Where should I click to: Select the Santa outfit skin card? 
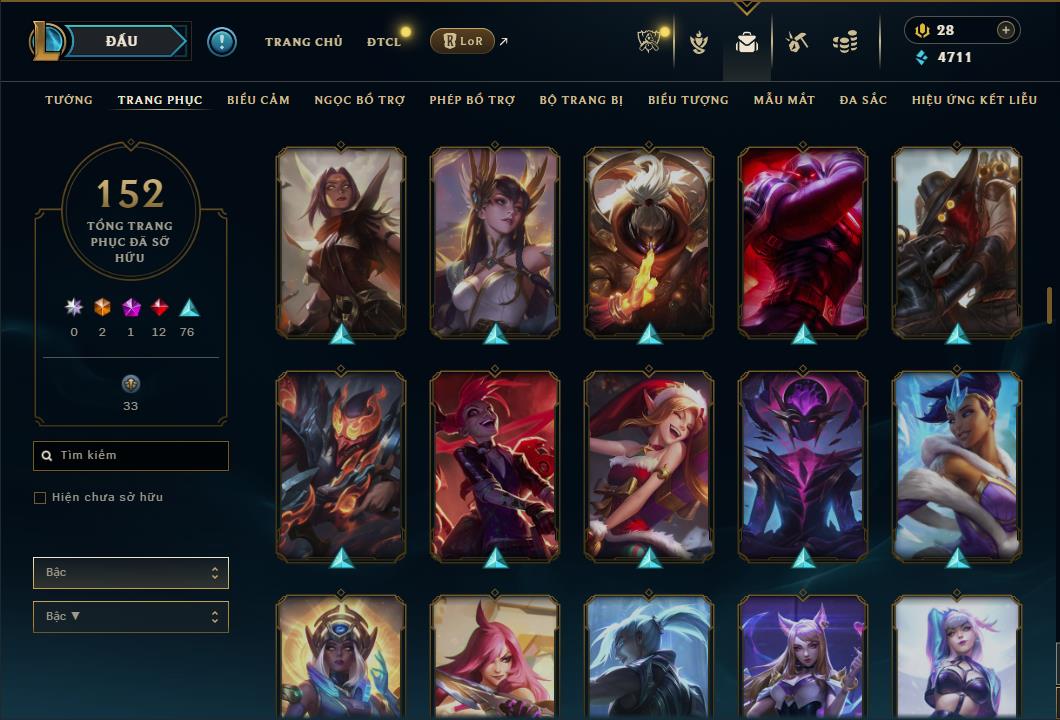[649, 465]
